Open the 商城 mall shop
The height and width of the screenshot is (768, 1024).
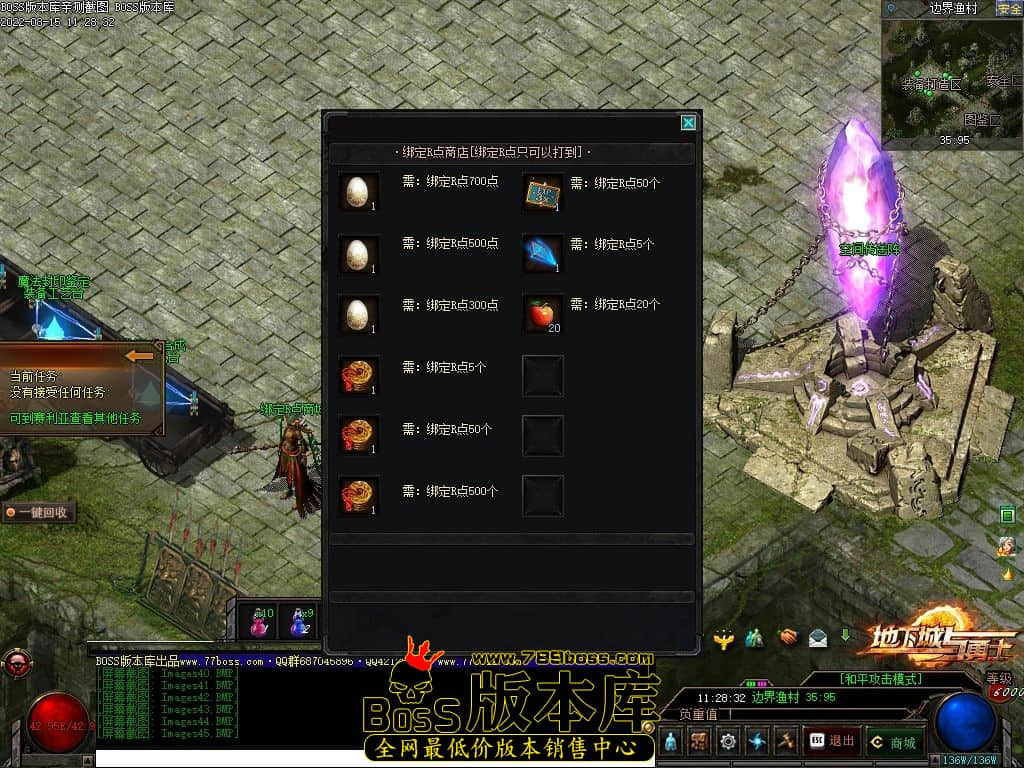895,741
